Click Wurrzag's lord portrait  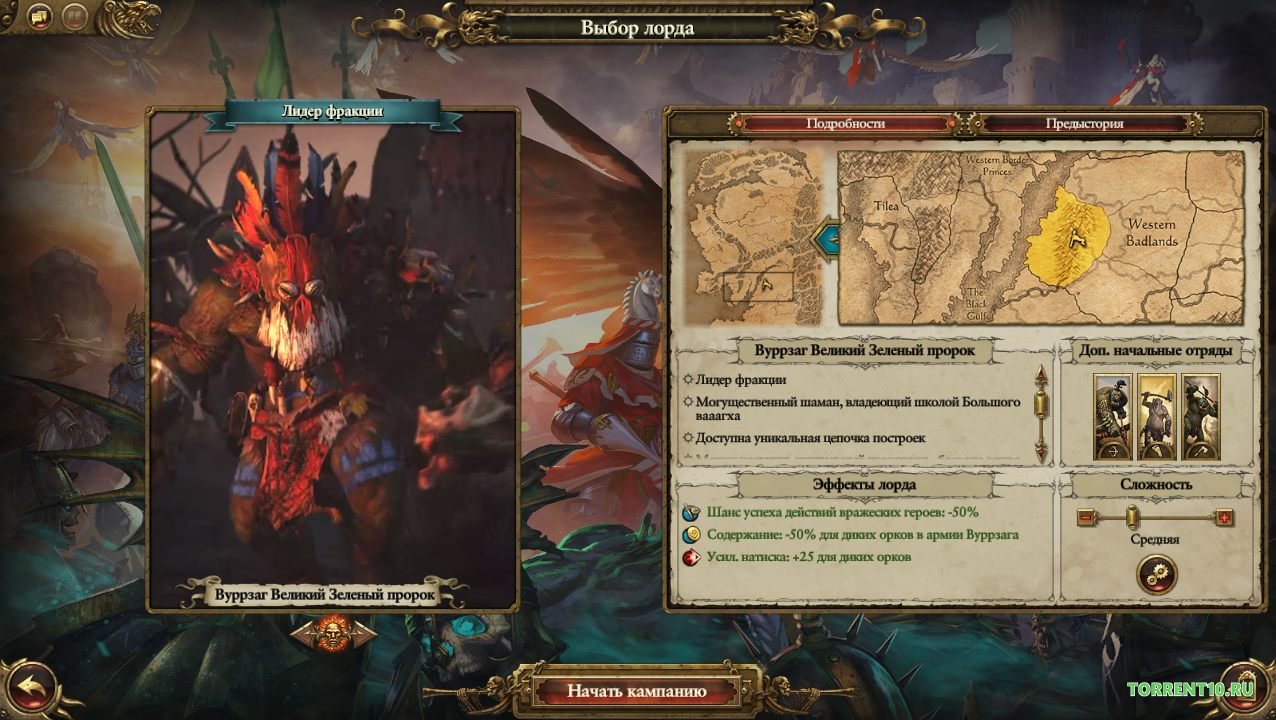[333, 350]
